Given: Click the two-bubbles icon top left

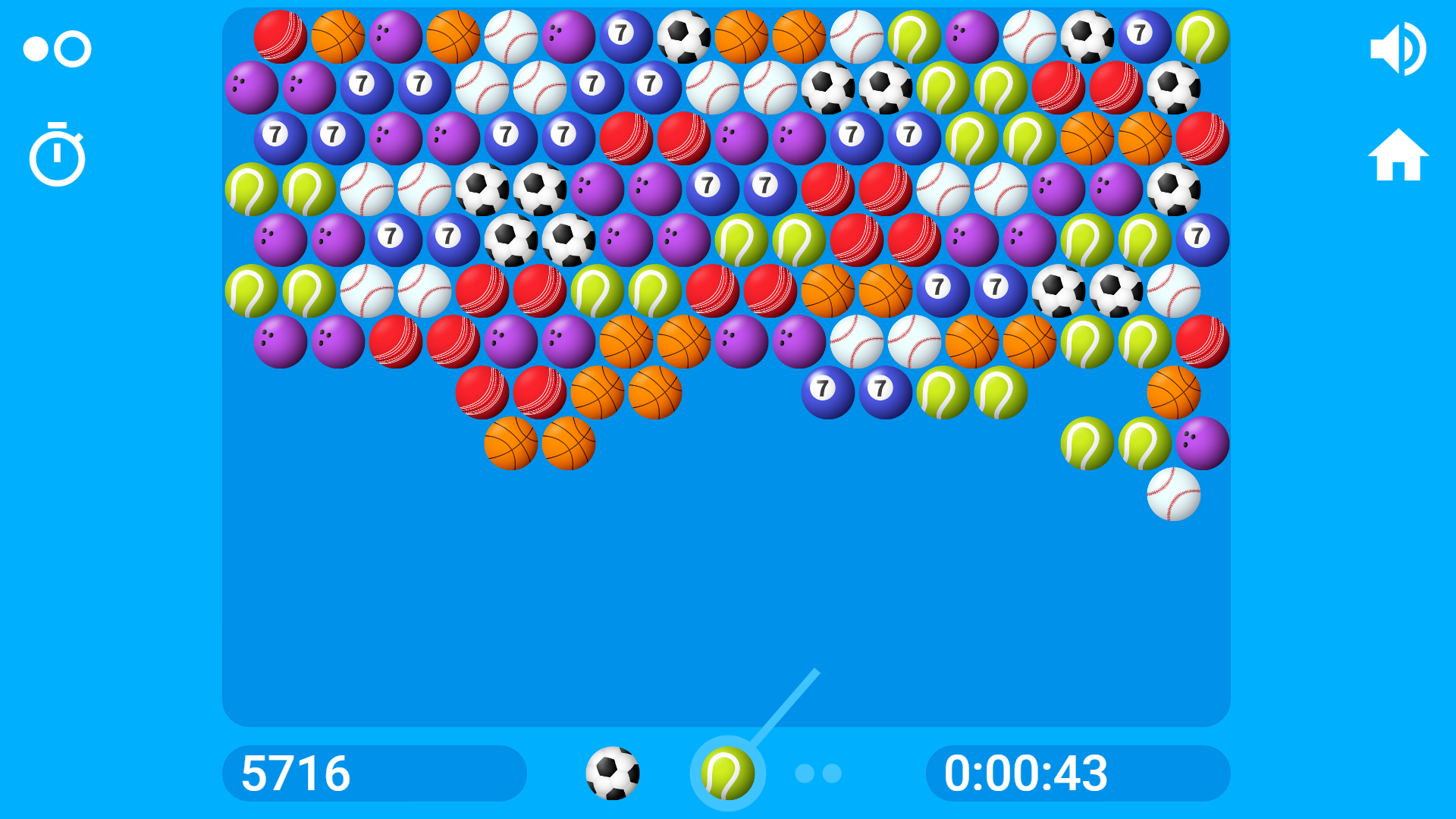Looking at the screenshot, I should [57, 48].
